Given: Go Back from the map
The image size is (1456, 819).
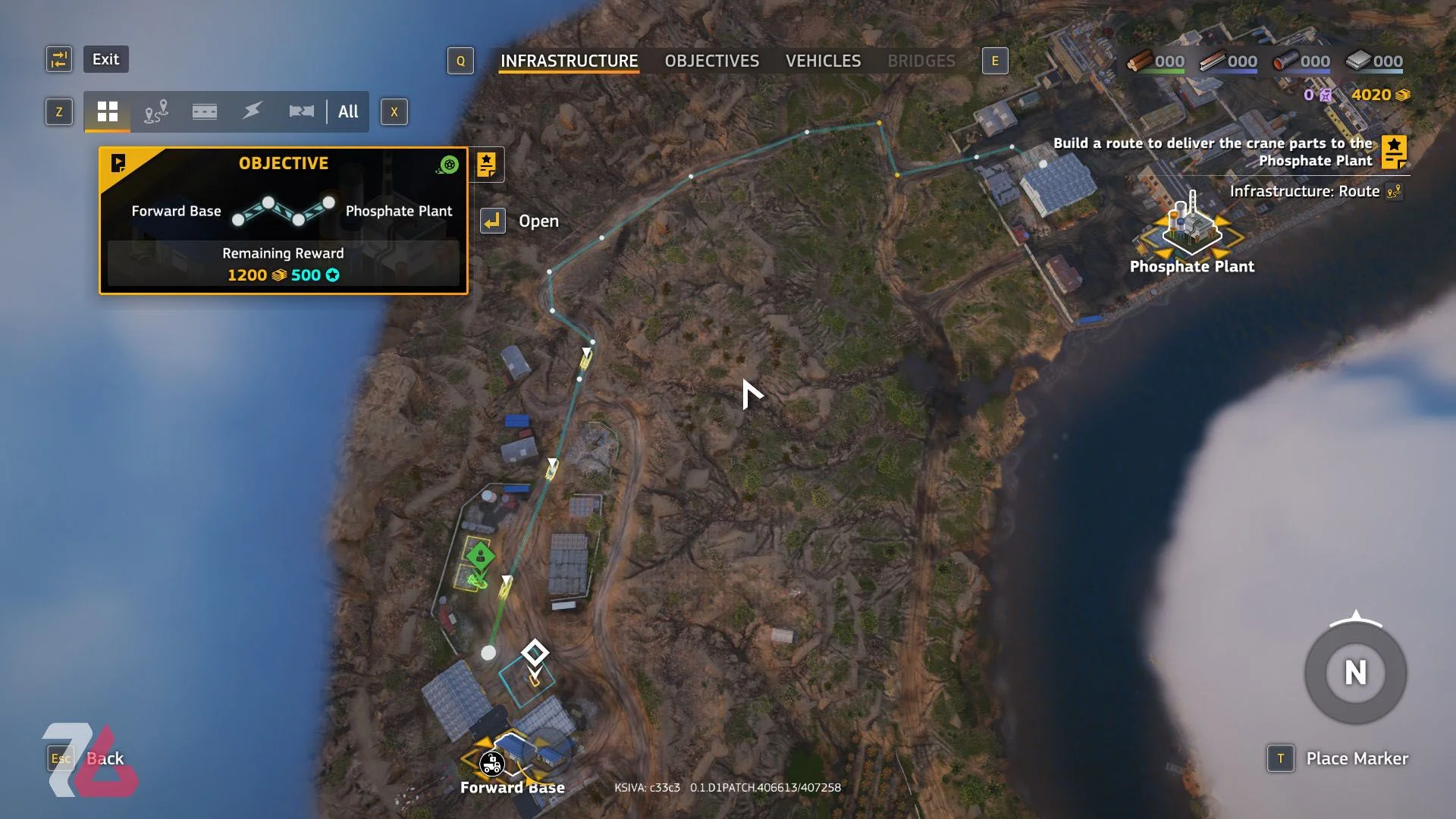Looking at the screenshot, I should [x=105, y=758].
